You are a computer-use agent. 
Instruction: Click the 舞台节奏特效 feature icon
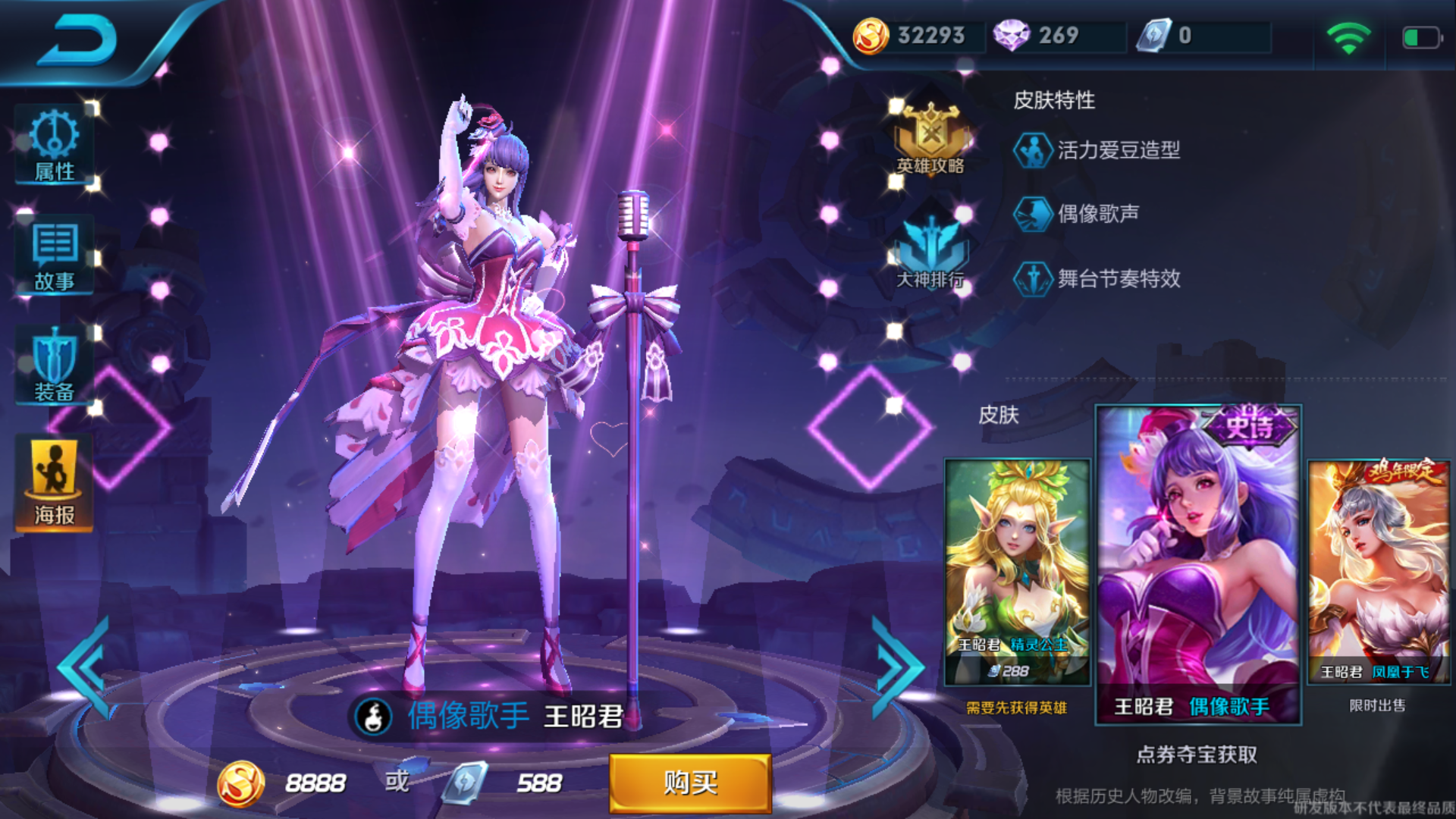coord(1032,279)
